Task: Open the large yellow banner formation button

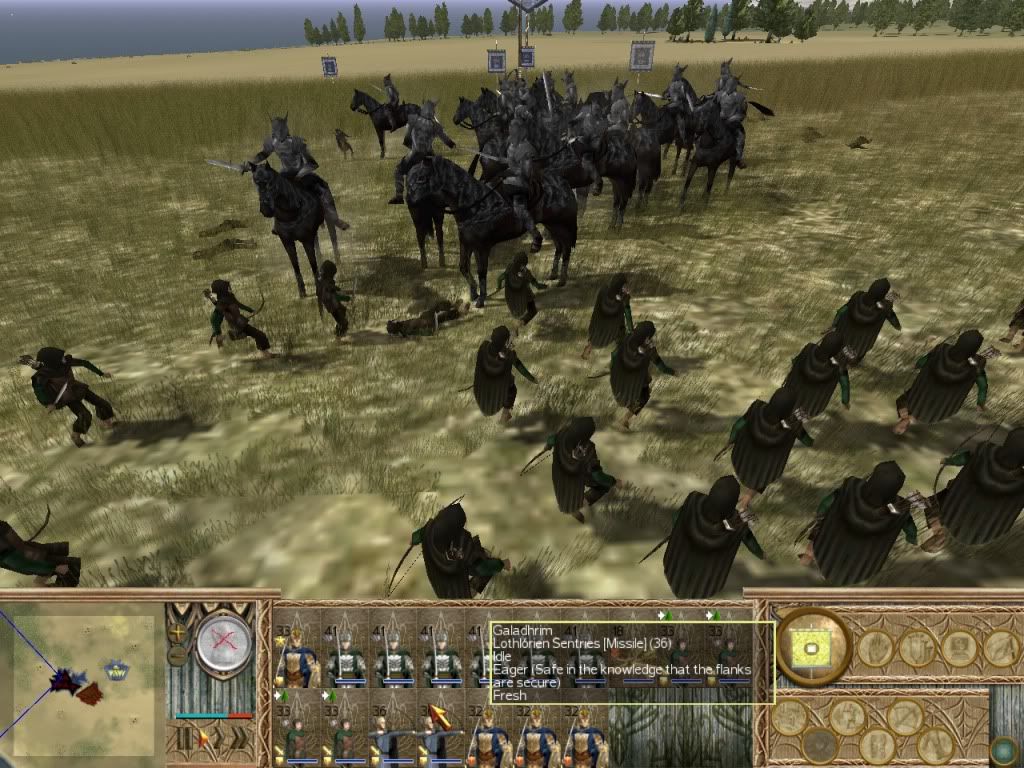Action: pos(811,646)
